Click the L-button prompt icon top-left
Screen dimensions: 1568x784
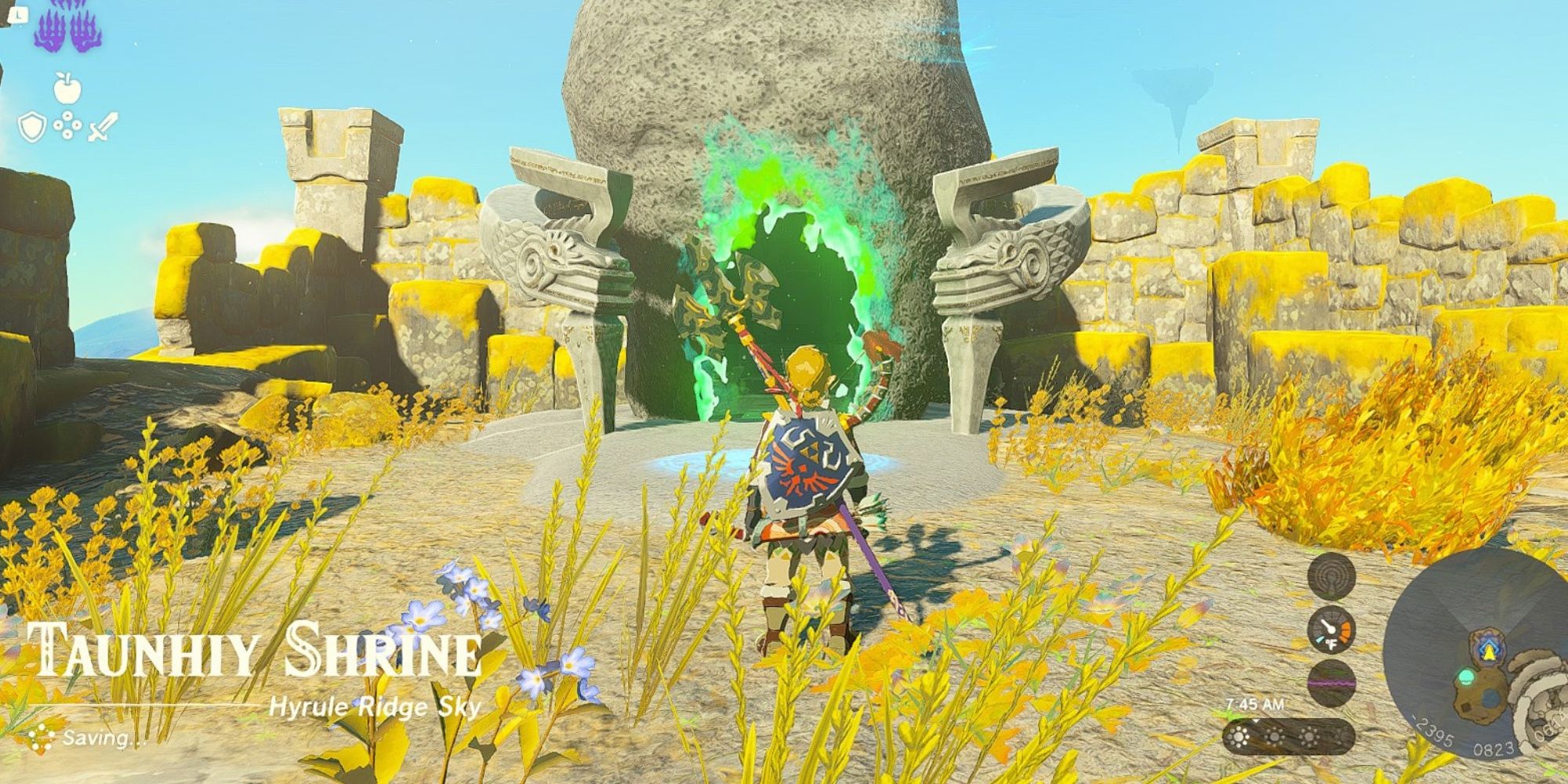[x=20, y=16]
